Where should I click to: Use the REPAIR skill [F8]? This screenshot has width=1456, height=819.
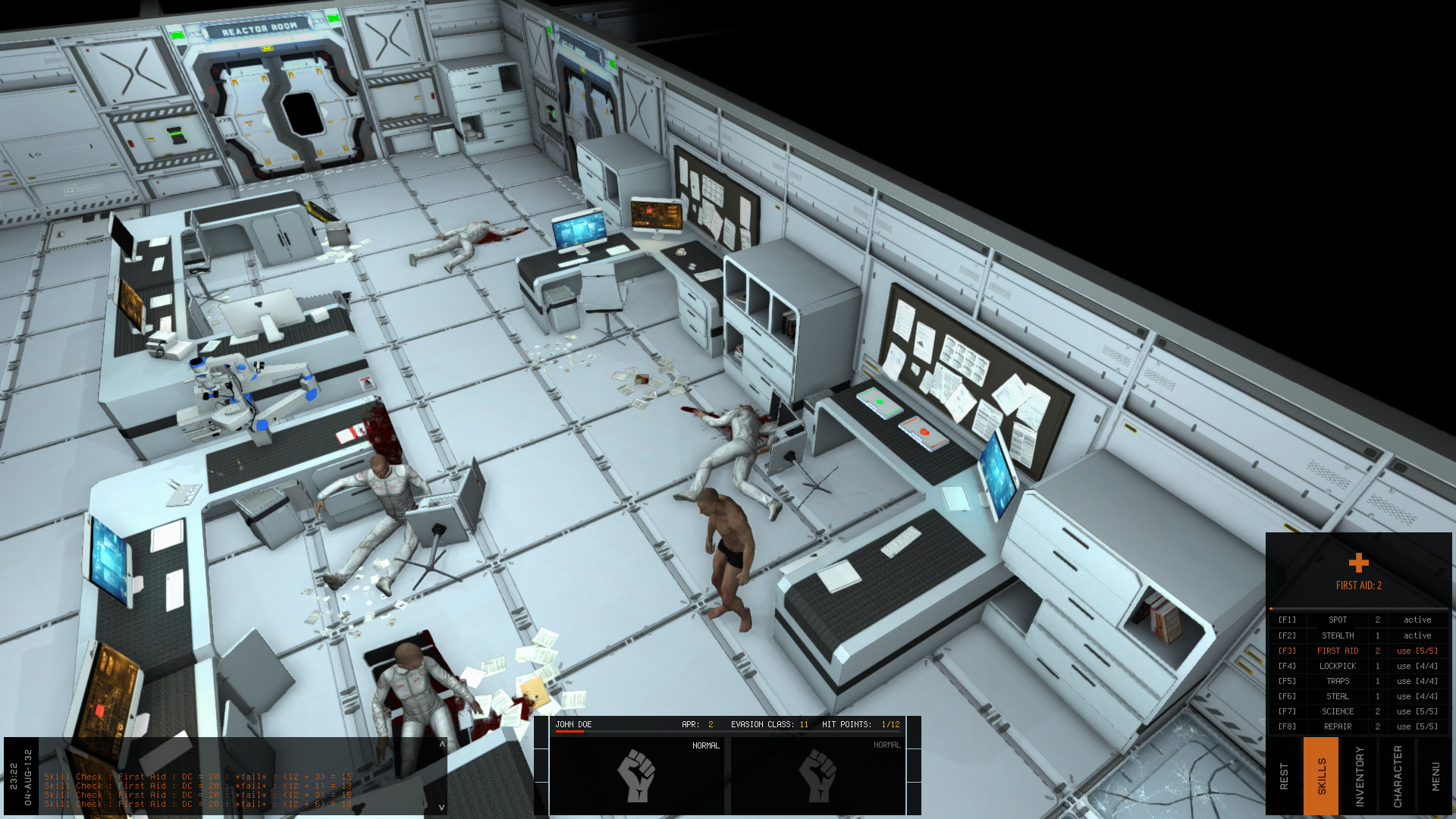(1417, 726)
